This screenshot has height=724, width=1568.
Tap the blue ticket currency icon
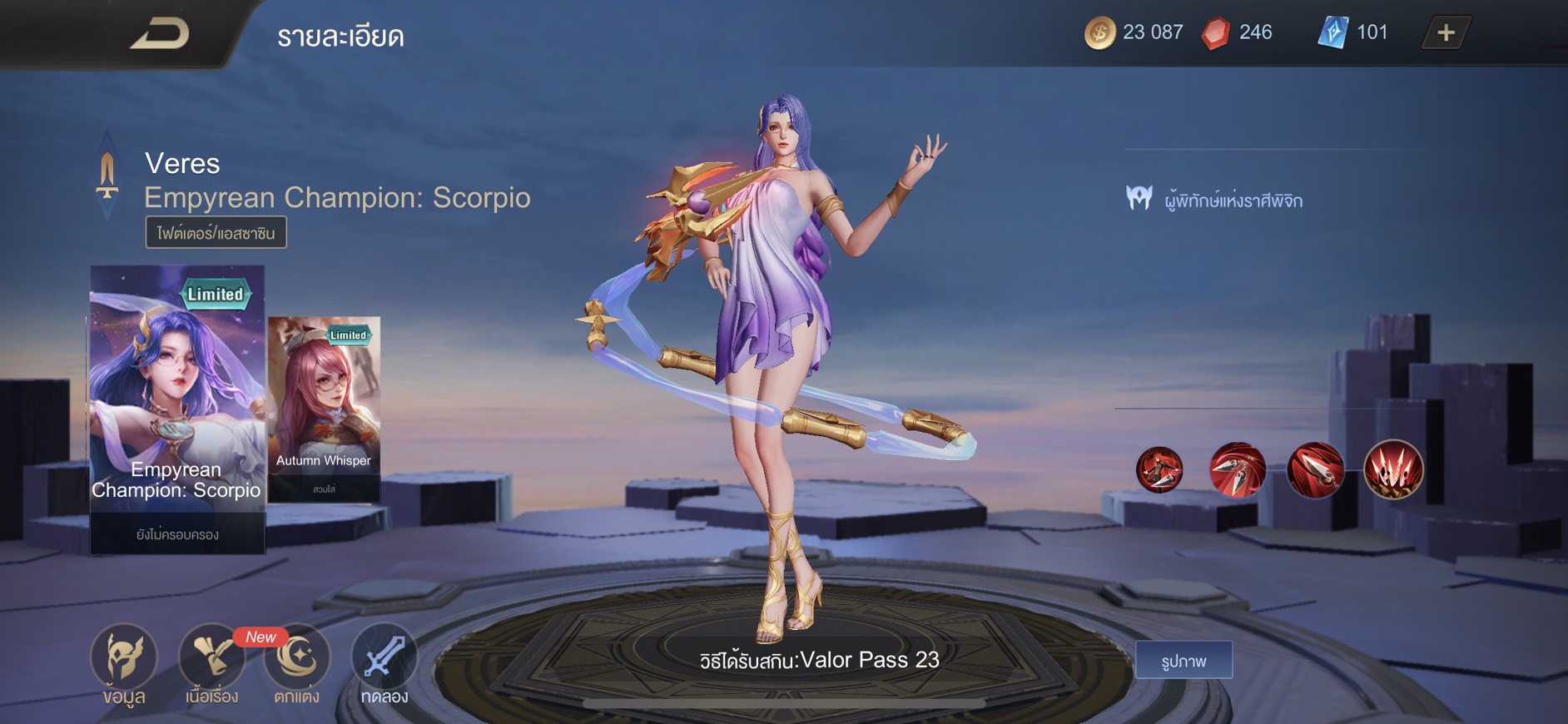click(1332, 33)
